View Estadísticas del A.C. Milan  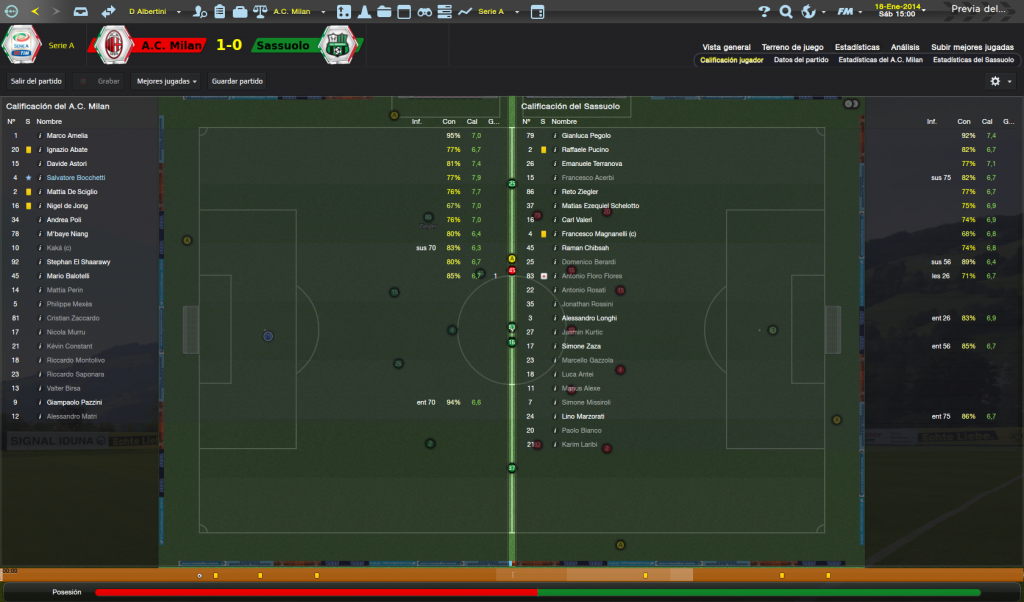(880, 60)
